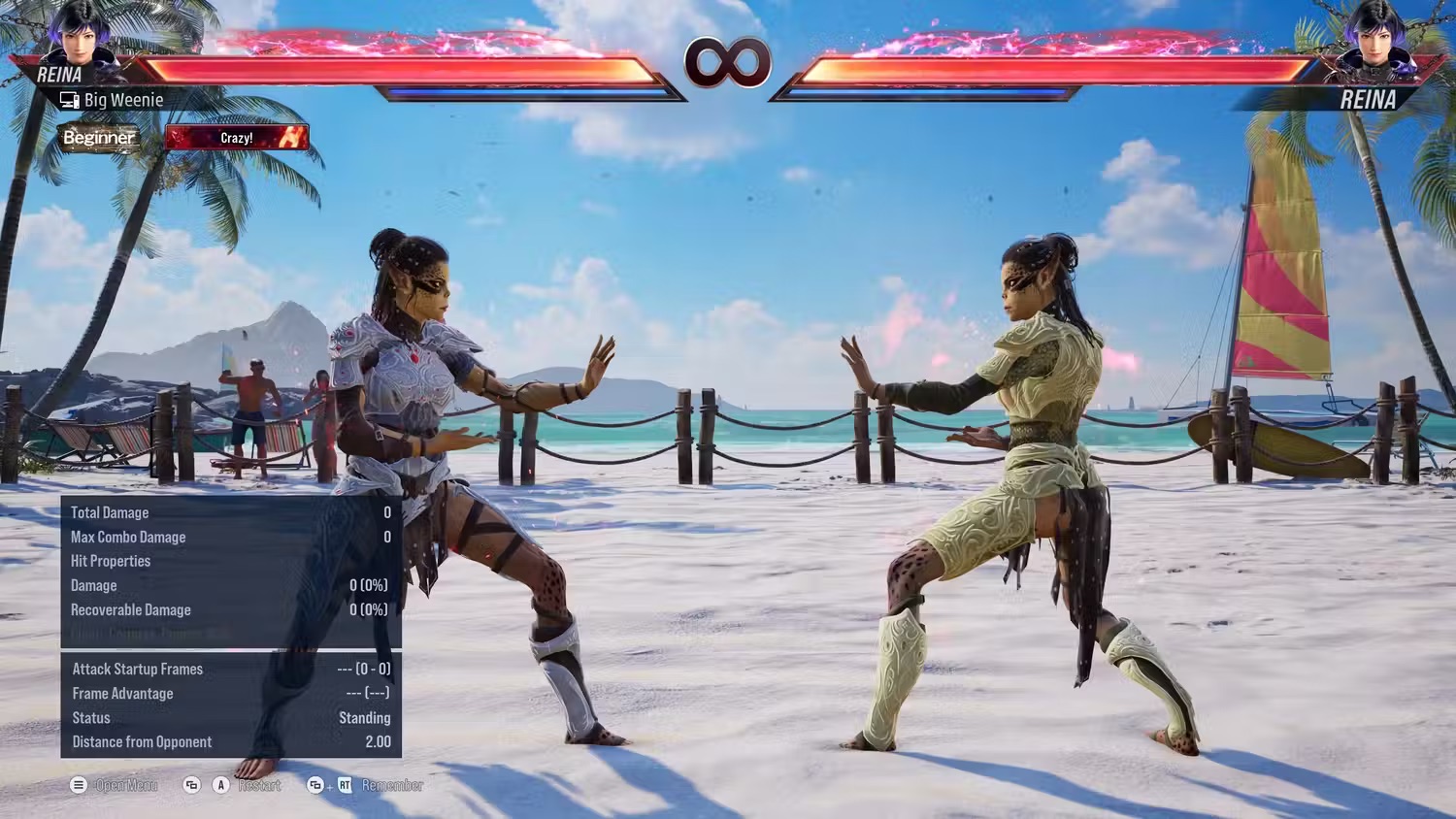Toggle the Frame Advantage display

(122, 694)
